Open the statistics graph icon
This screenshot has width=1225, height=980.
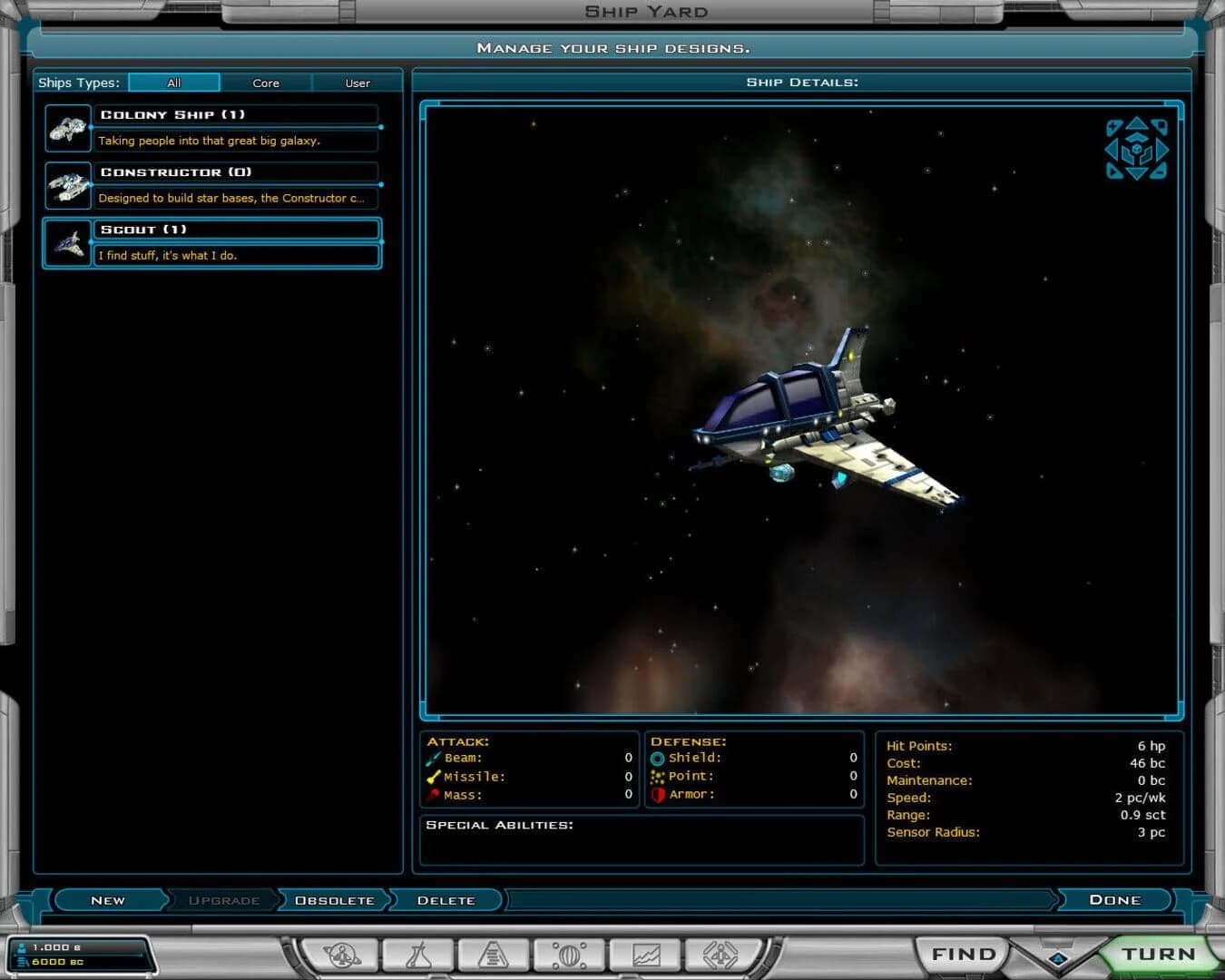[644, 954]
